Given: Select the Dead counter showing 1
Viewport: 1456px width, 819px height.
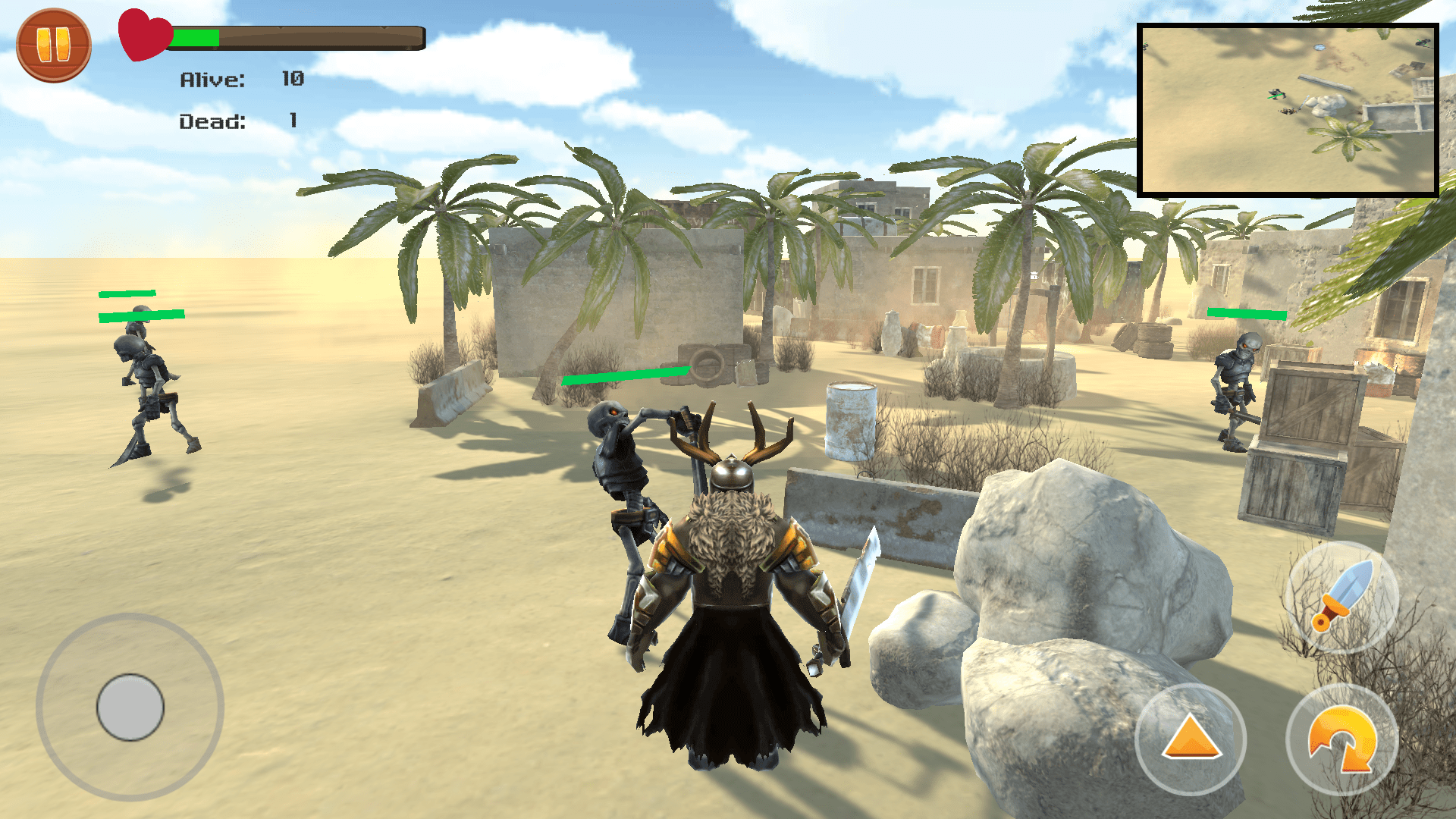Looking at the screenshot, I should point(237,121).
